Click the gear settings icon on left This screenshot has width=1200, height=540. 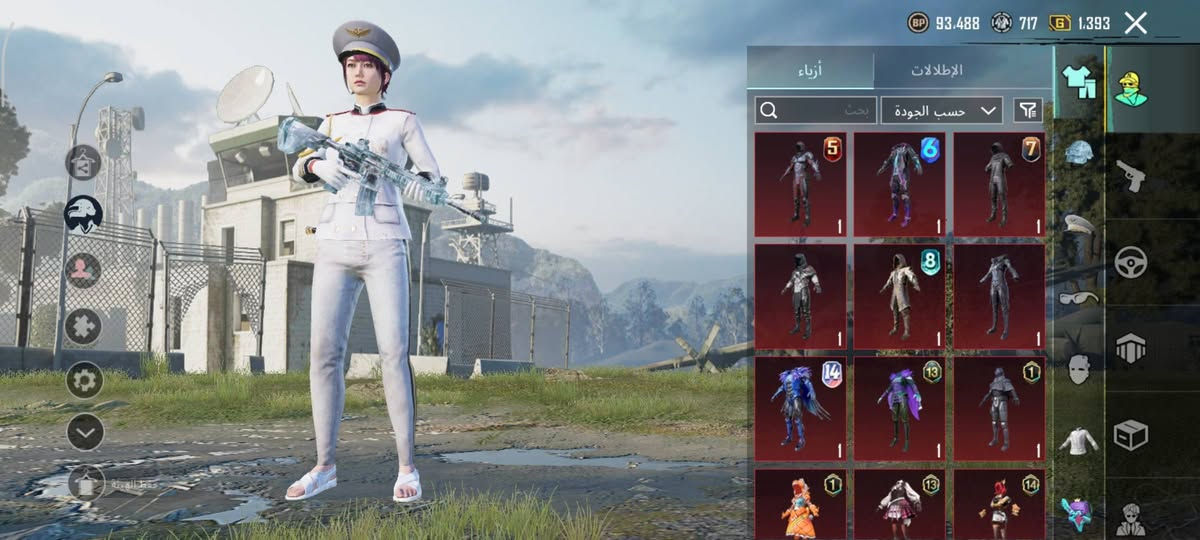pyautogui.click(x=85, y=380)
